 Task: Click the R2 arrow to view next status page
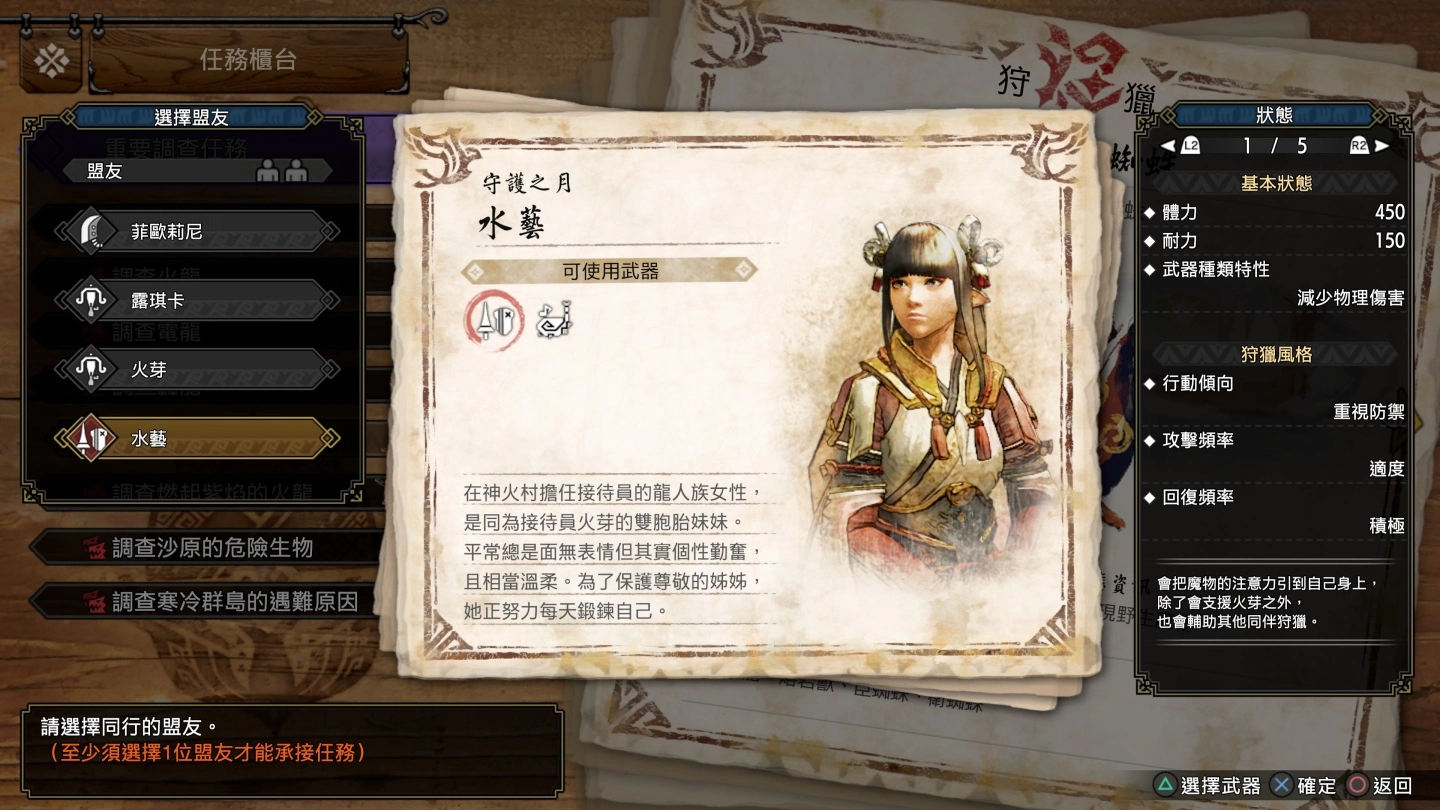(x=1370, y=144)
